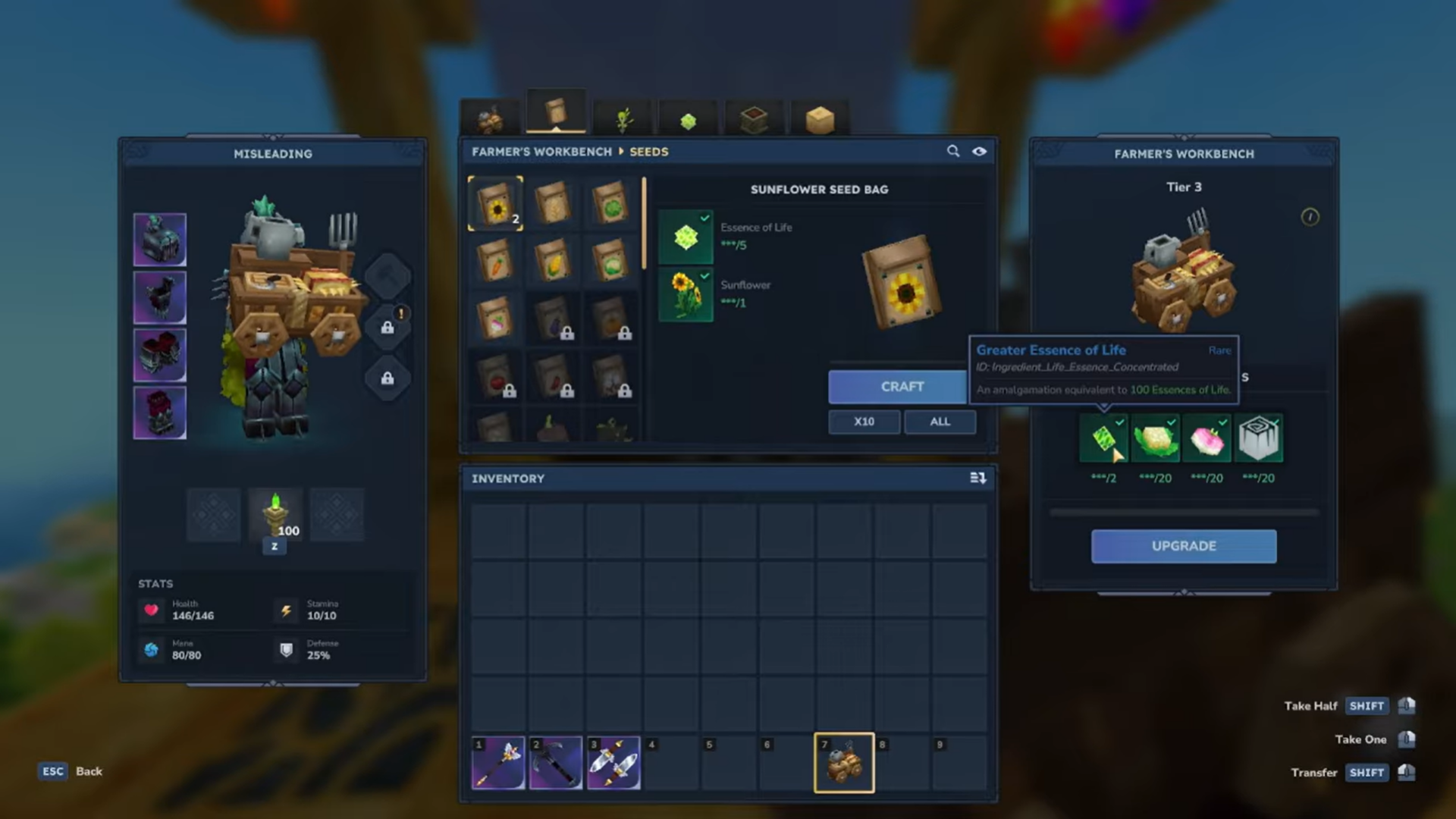Screen dimensions: 1456x819
Task: Open the Seeds category tab icon
Action: tap(556, 114)
